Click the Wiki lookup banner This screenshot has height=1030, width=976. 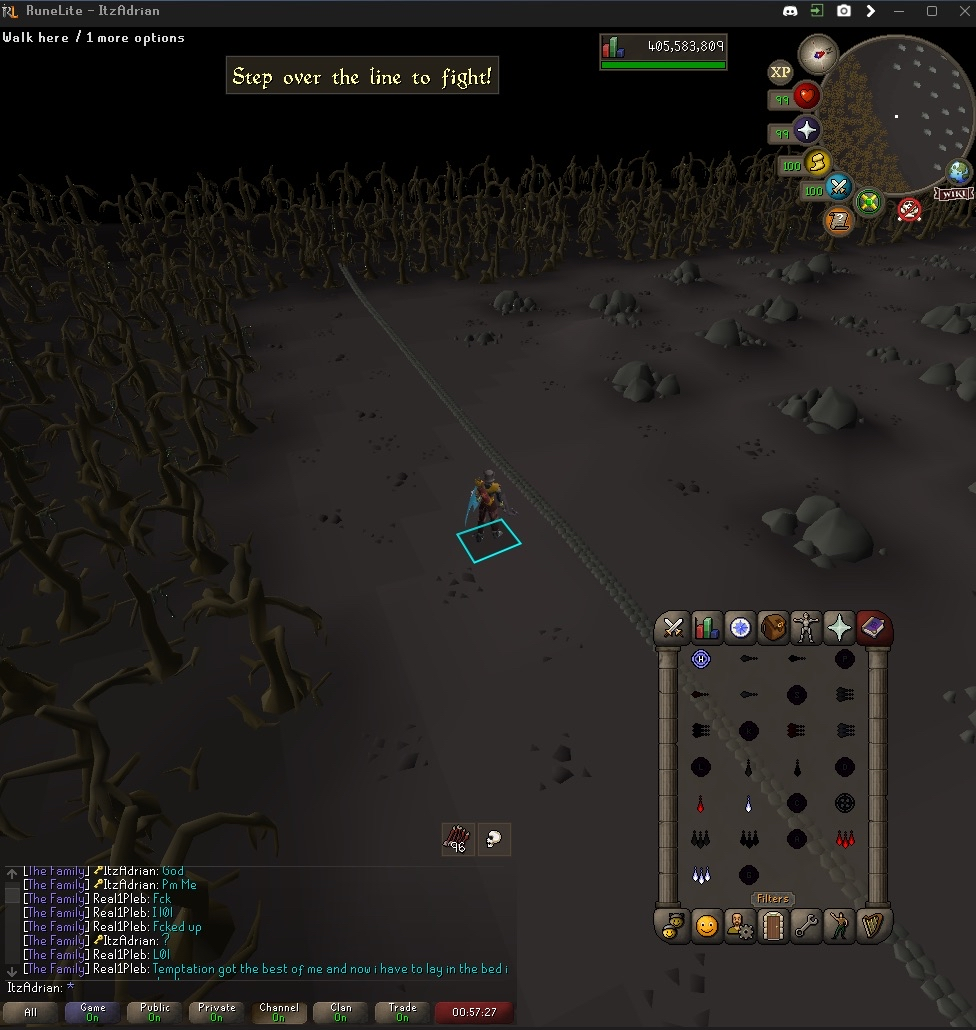pyautogui.click(x=955, y=194)
